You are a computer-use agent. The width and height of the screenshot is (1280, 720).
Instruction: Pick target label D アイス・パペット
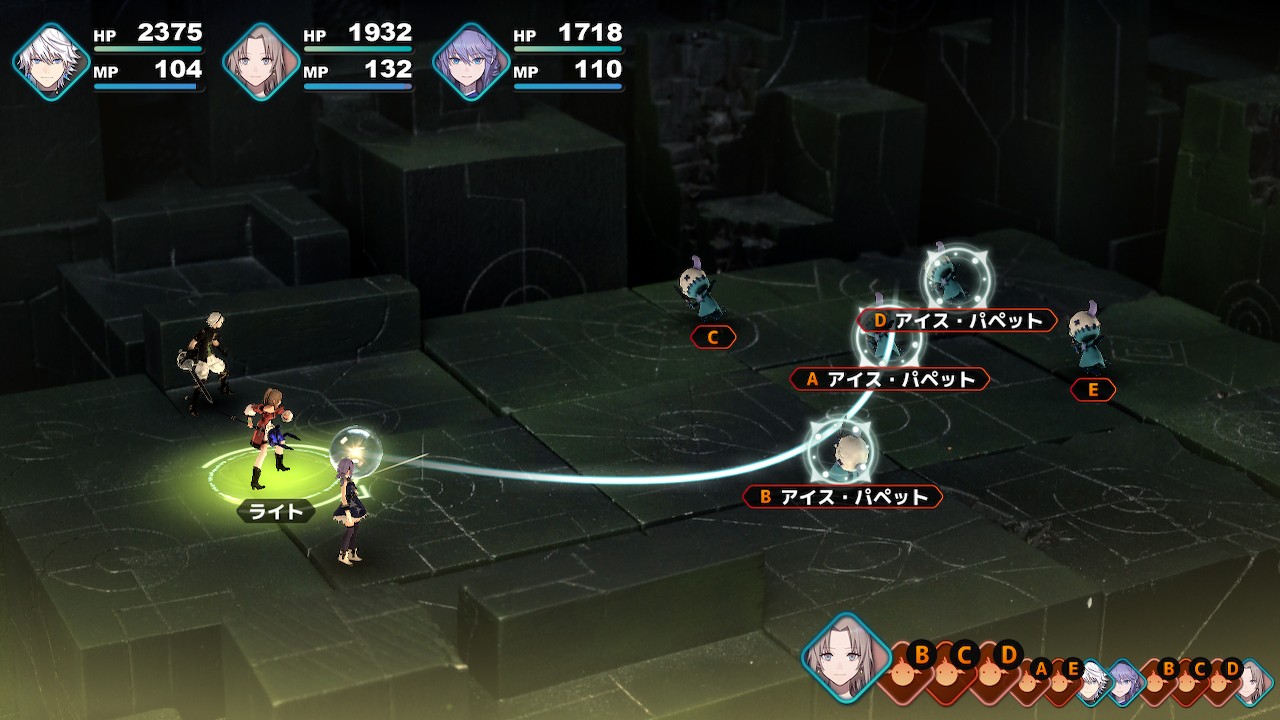[957, 321]
